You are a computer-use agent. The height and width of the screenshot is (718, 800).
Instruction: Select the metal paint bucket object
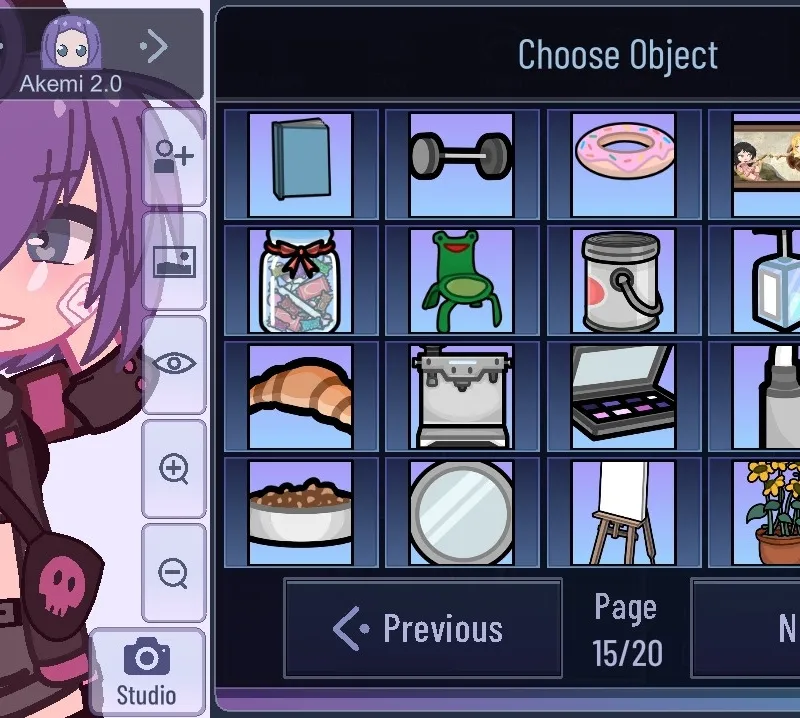pos(623,280)
